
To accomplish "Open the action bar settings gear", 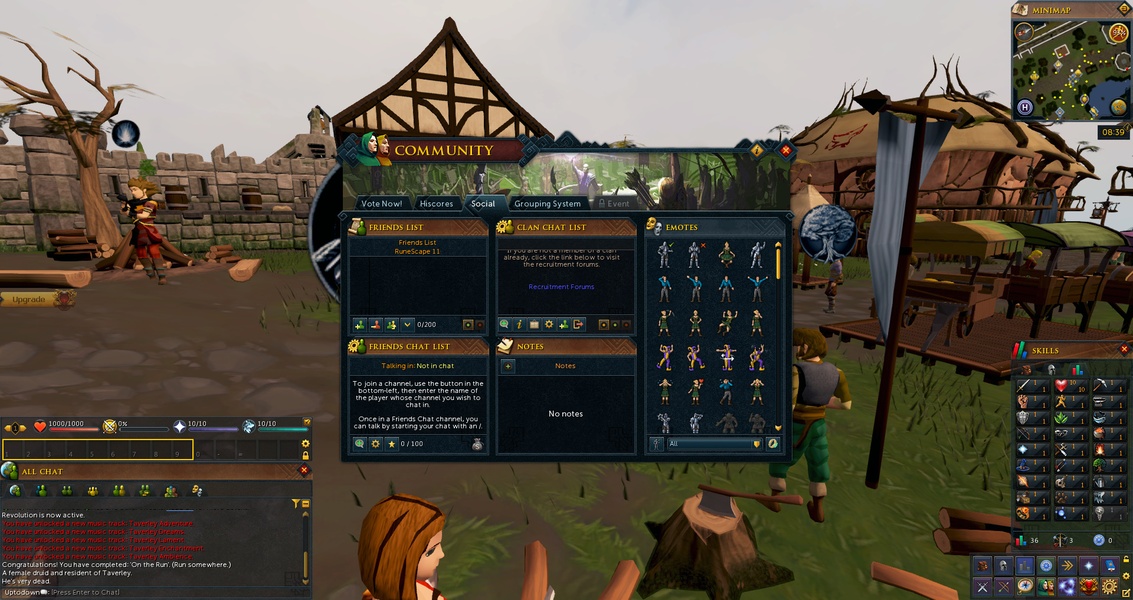I will 305,443.
